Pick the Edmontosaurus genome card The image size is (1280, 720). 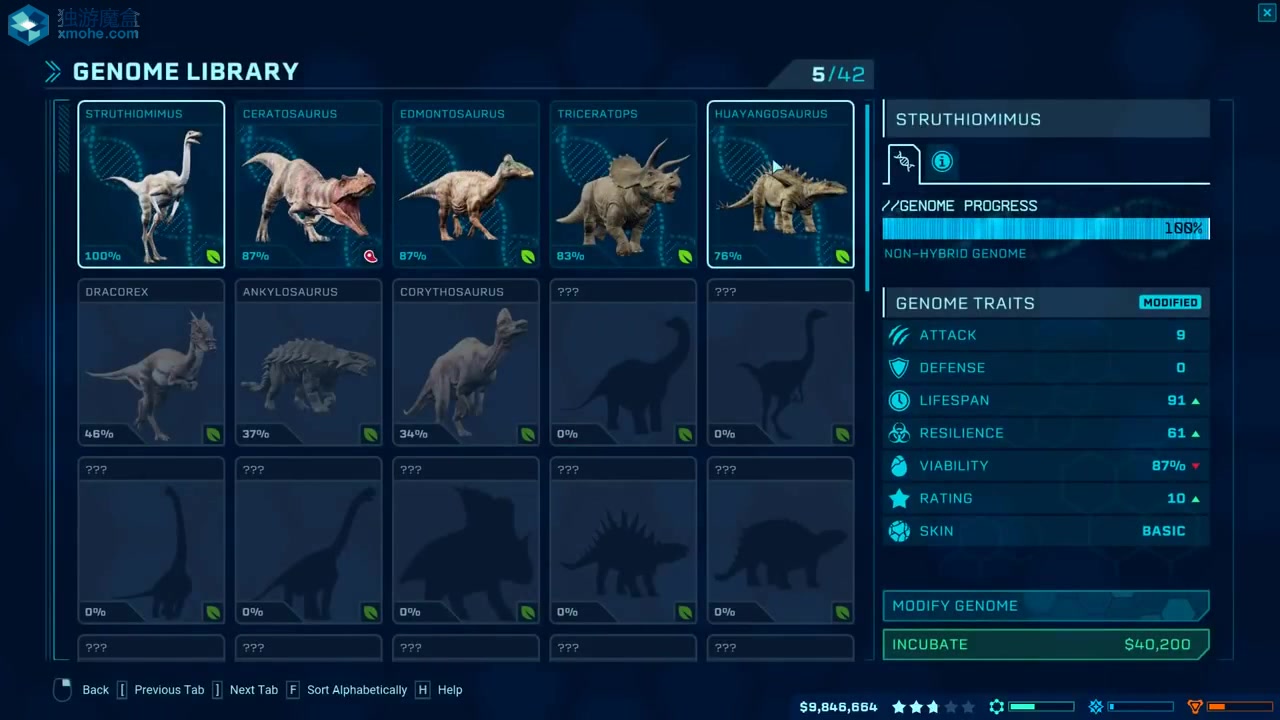(x=466, y=185)
